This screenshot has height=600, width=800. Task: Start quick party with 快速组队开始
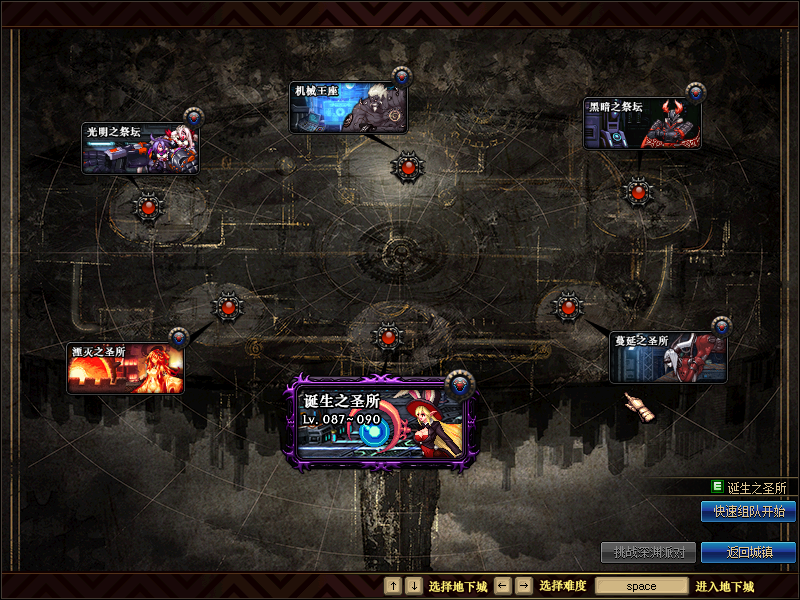pyautogui.click(x=748, y=511)
